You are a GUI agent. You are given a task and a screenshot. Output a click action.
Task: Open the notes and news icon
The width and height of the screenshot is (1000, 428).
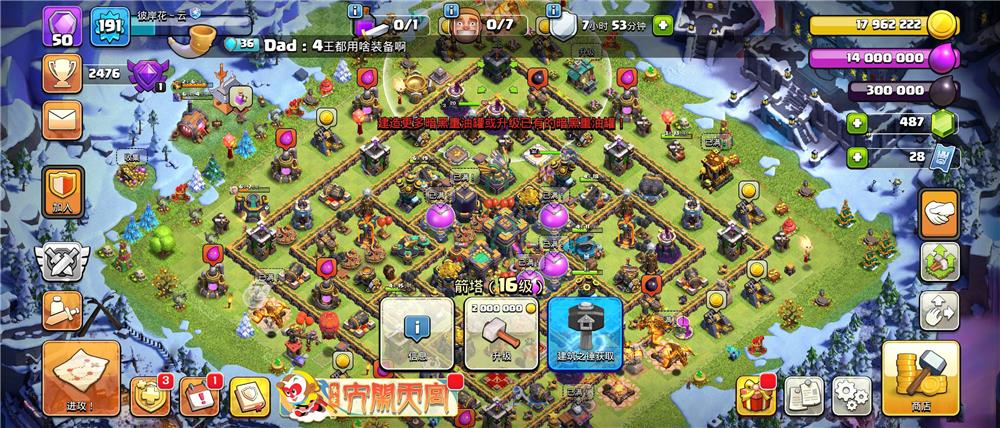coord(803,395)
